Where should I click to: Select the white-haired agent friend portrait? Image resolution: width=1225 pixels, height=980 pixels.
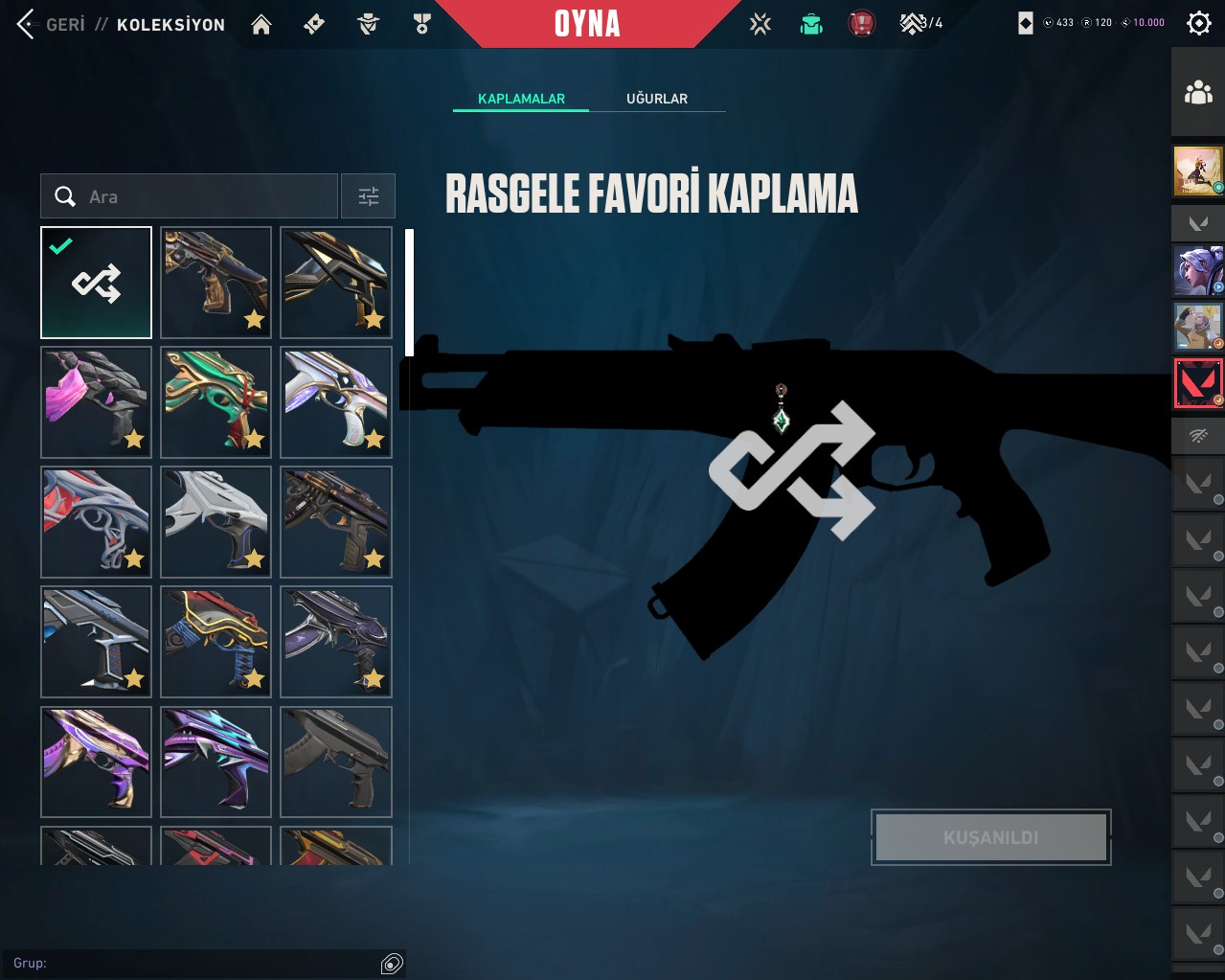pos(1198,270)
